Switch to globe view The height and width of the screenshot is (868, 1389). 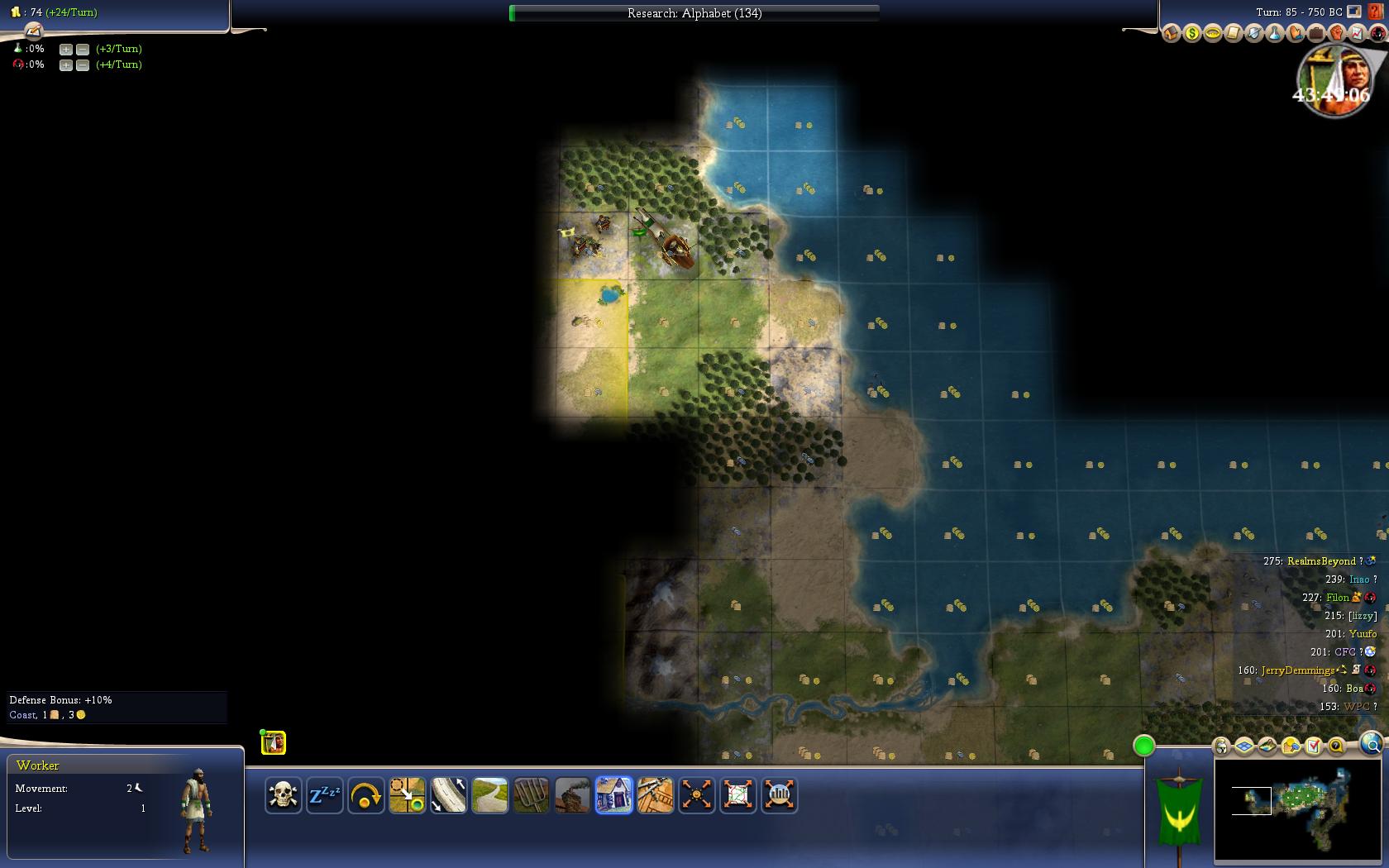point(1372,745)
